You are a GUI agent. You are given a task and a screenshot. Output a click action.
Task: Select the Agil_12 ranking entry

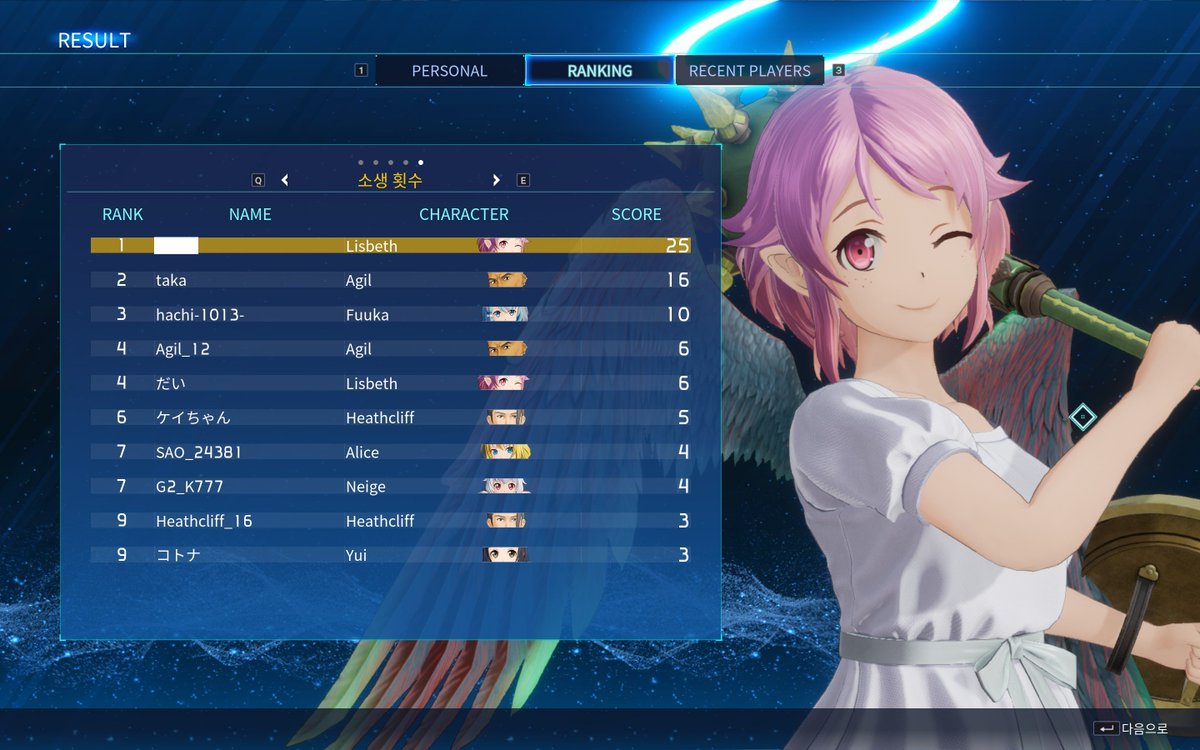390,349
